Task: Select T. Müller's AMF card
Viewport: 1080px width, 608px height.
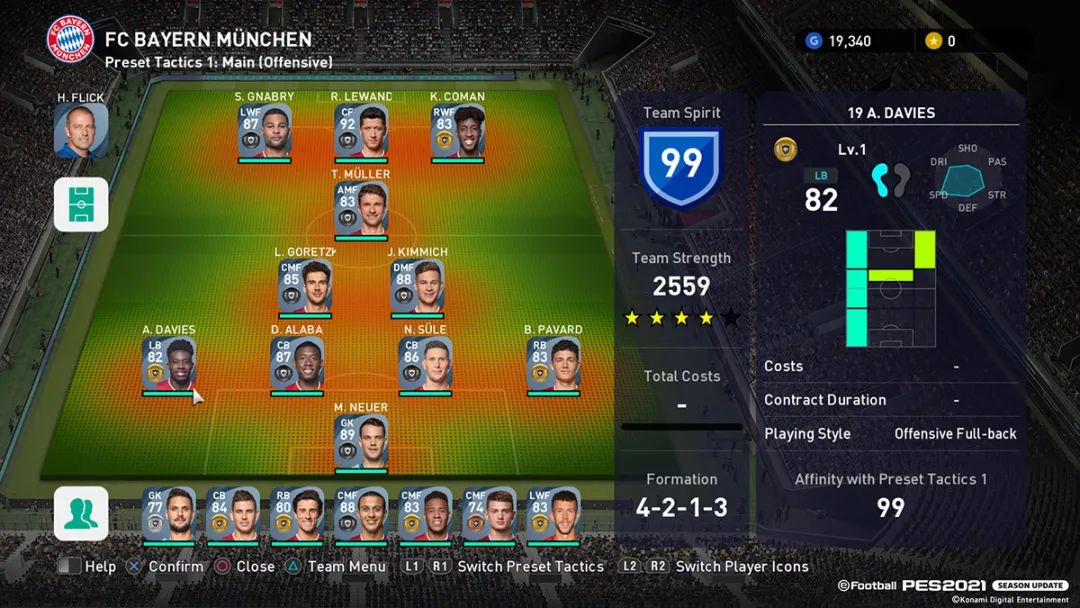Action: (x=361, y=209)
